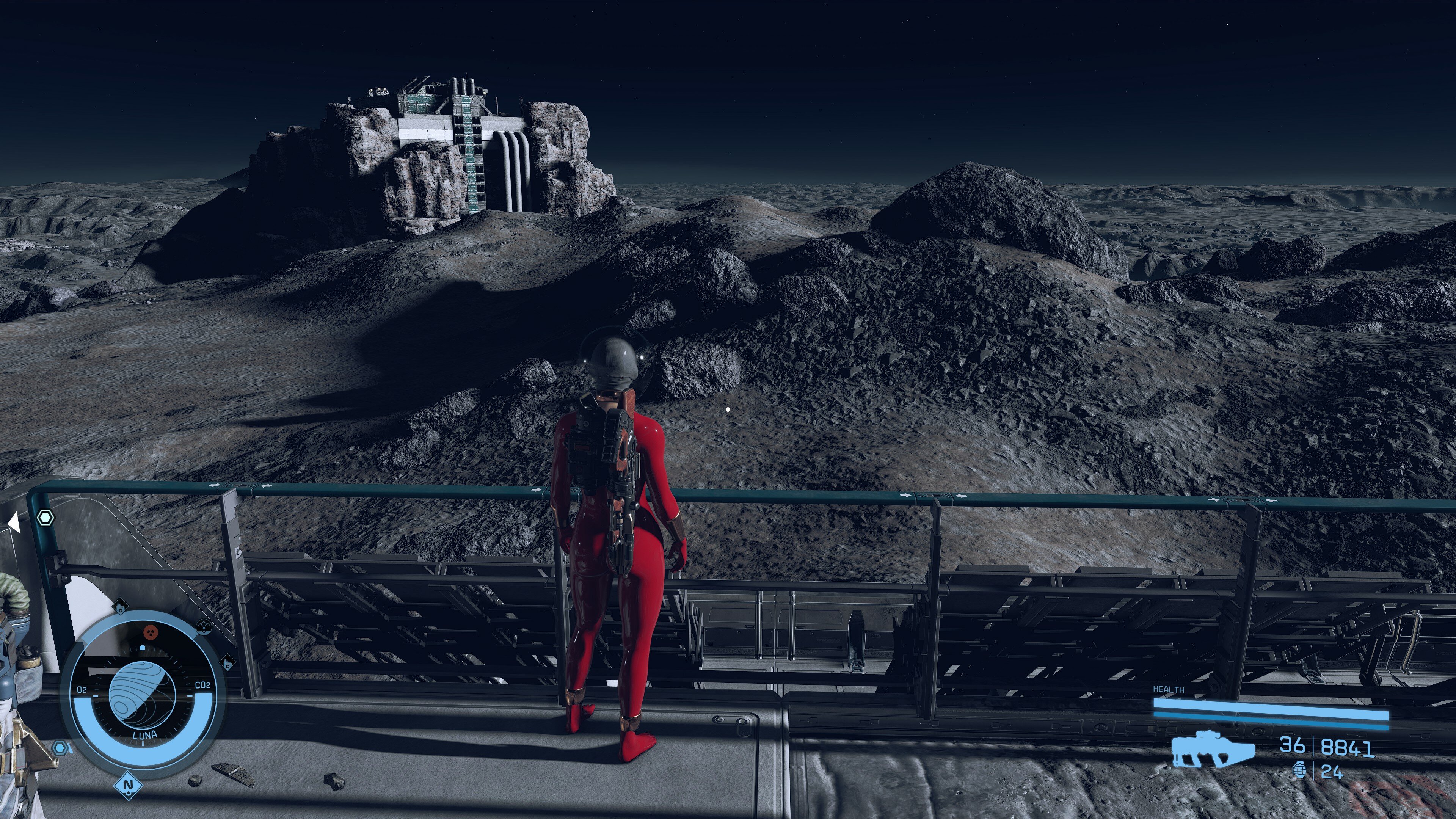This screenshot has height=819, width=1456.
Task: Toggle the O2 indicator on the compass
Action: pyautogui.click(x=82, y=689)
